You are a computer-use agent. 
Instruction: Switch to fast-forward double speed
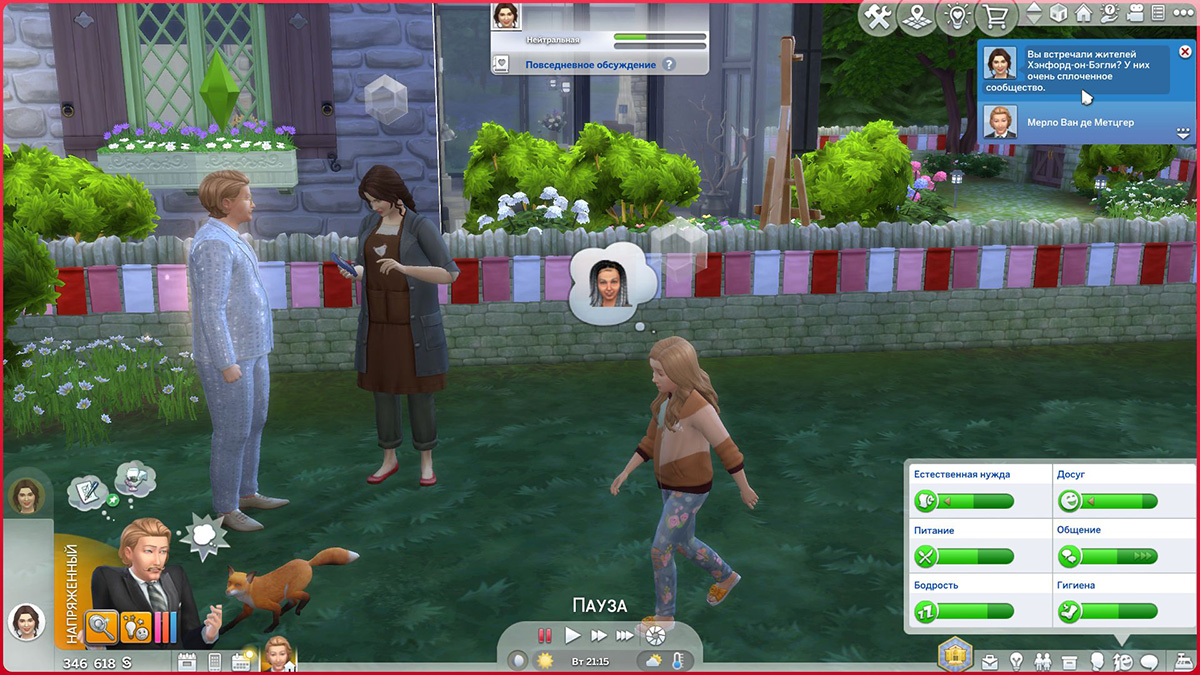point(598,635)
